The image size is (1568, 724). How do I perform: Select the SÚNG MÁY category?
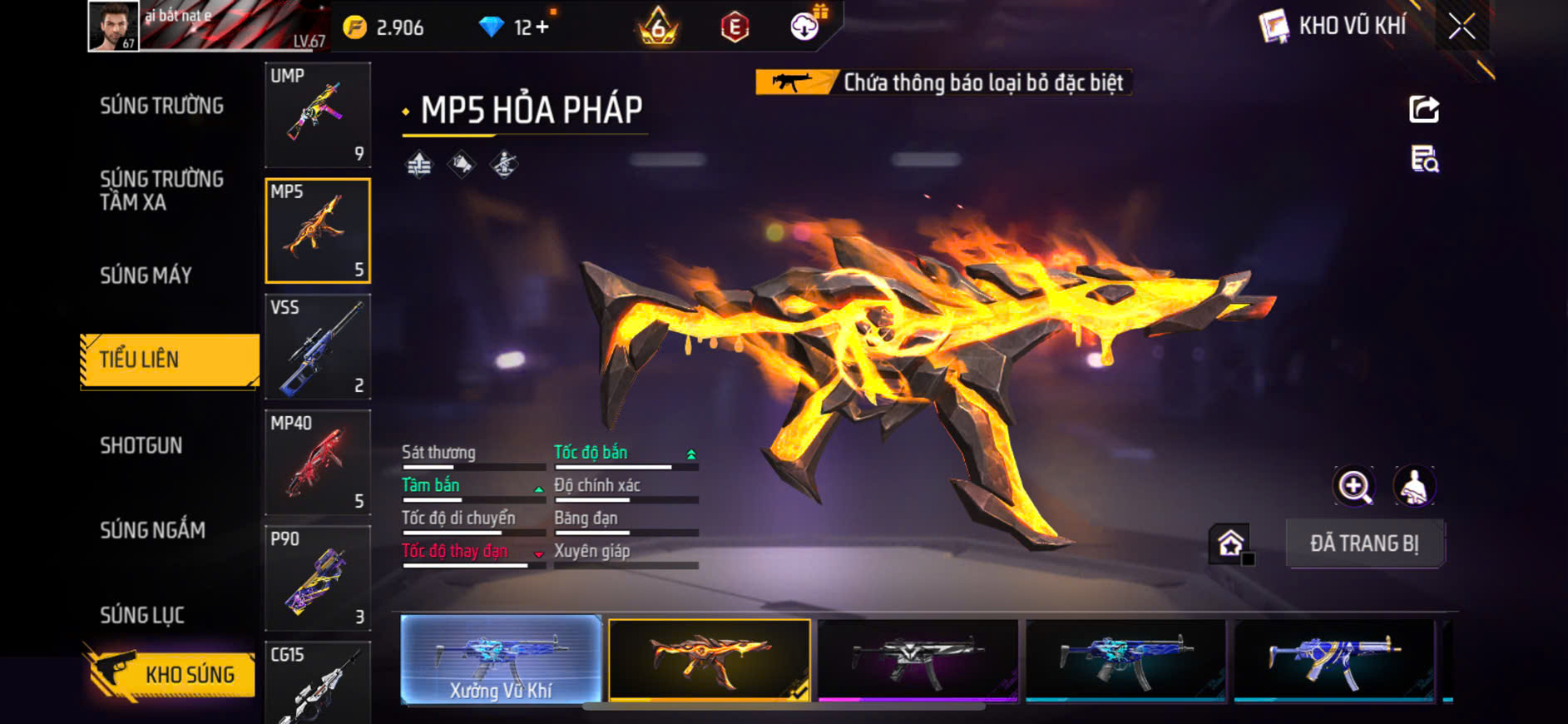point(146,275)
